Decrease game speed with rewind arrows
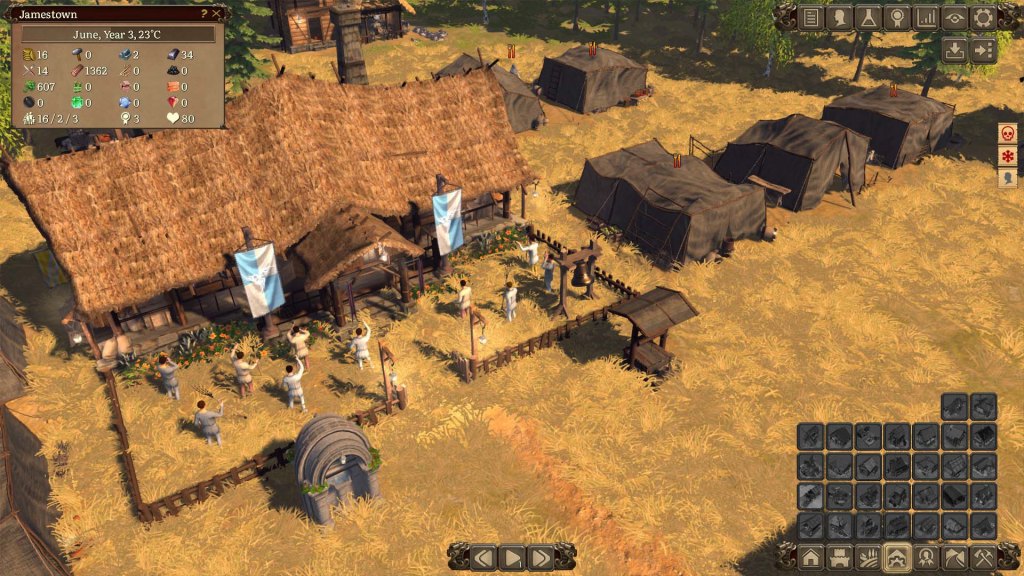 pyautogui.click(x=484, y=557)
